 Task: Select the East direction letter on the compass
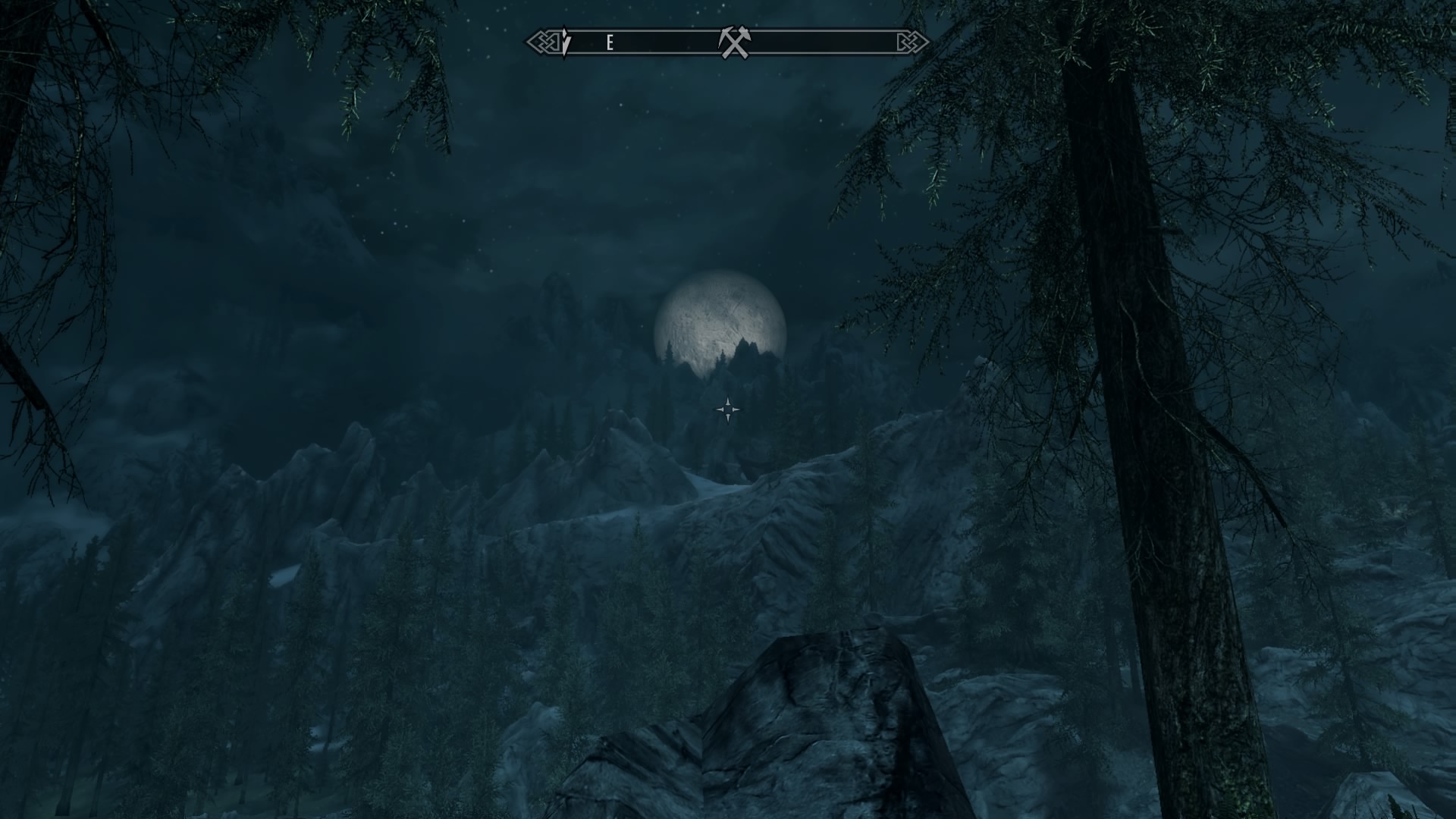pyautogui.click(x=610, y=43)
